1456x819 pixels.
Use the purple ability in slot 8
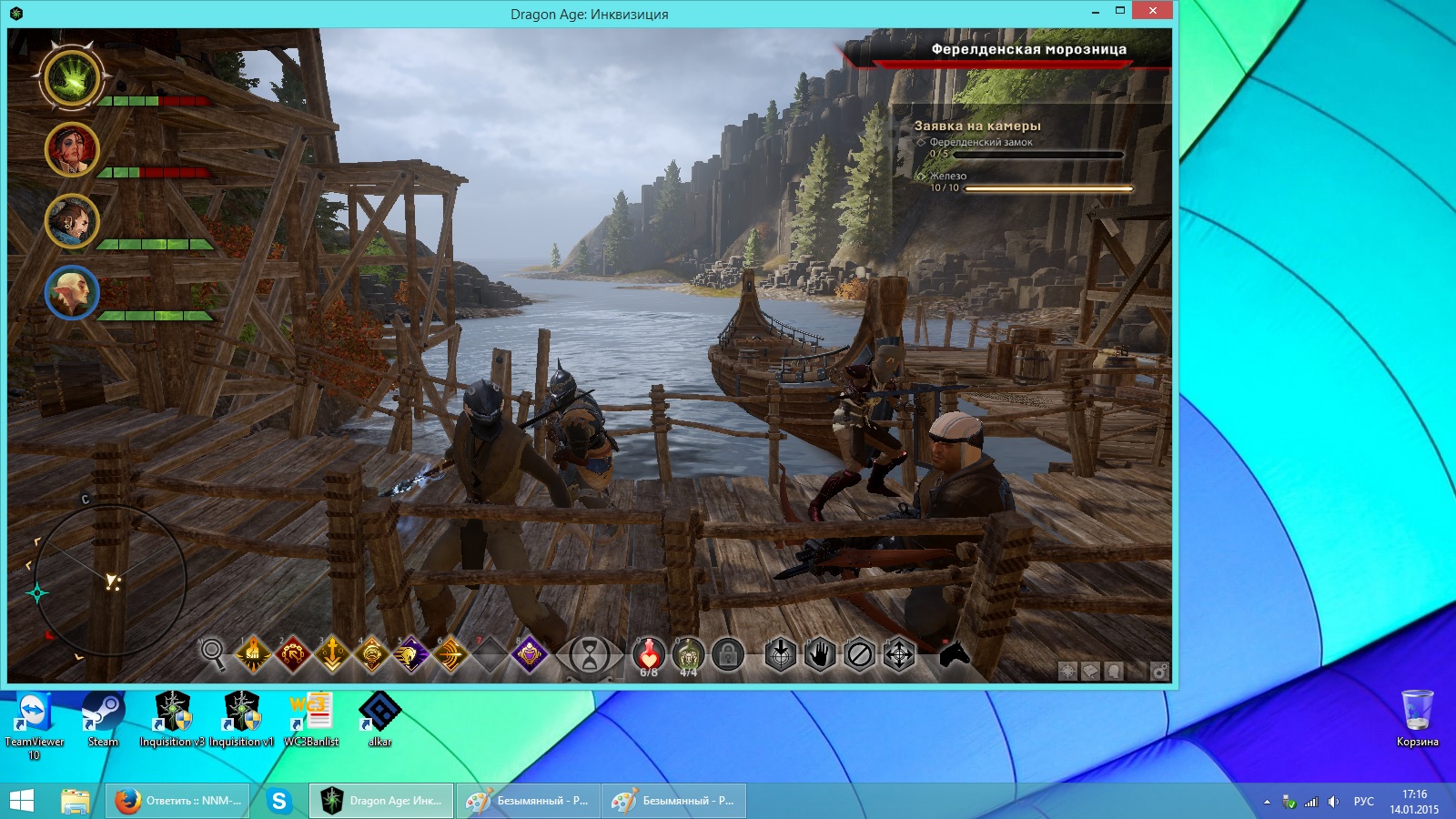click(530, 653)
